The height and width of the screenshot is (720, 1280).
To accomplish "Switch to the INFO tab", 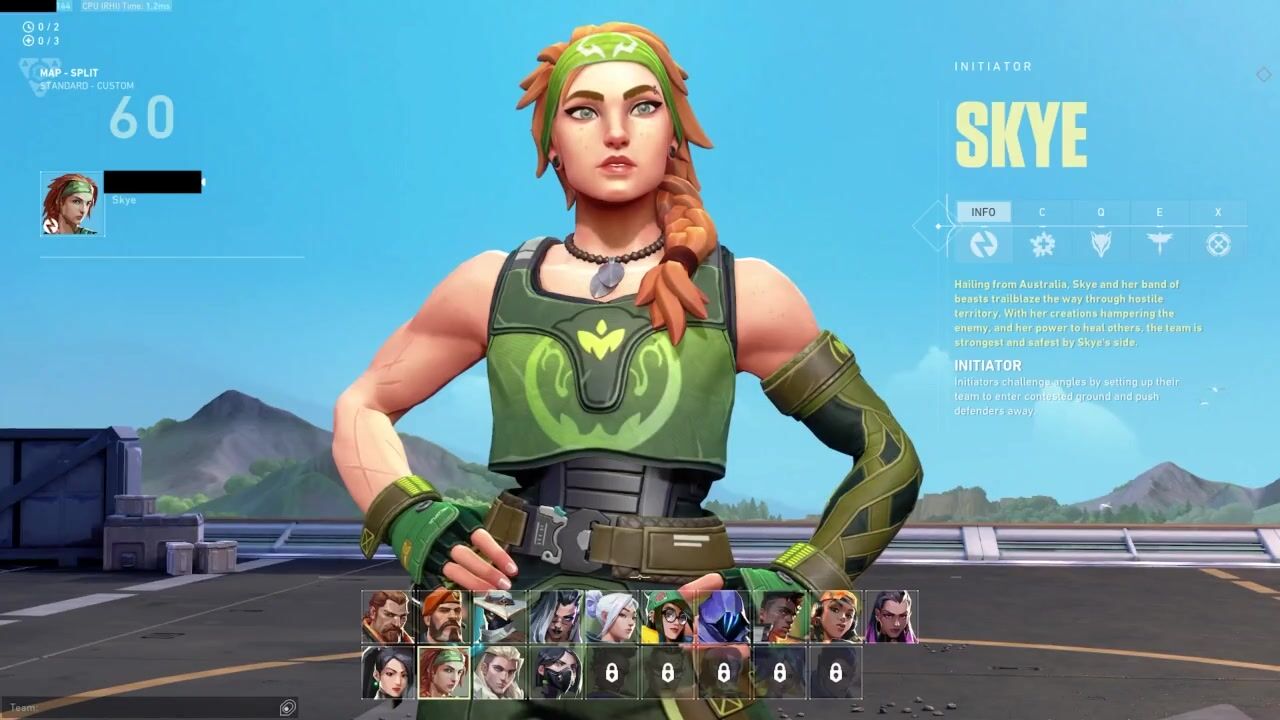I will tap(983, 213).
